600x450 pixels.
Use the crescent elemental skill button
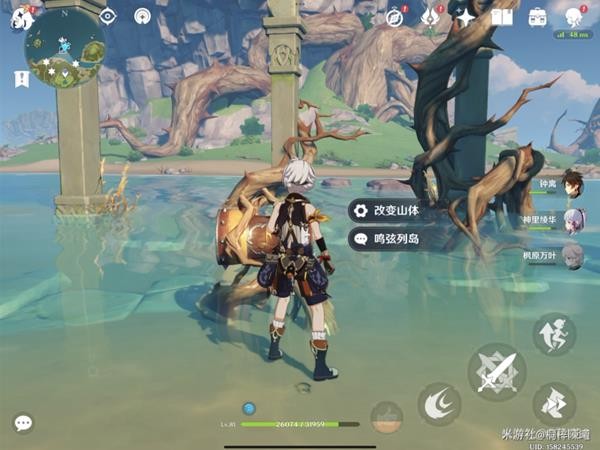(439, 403)
